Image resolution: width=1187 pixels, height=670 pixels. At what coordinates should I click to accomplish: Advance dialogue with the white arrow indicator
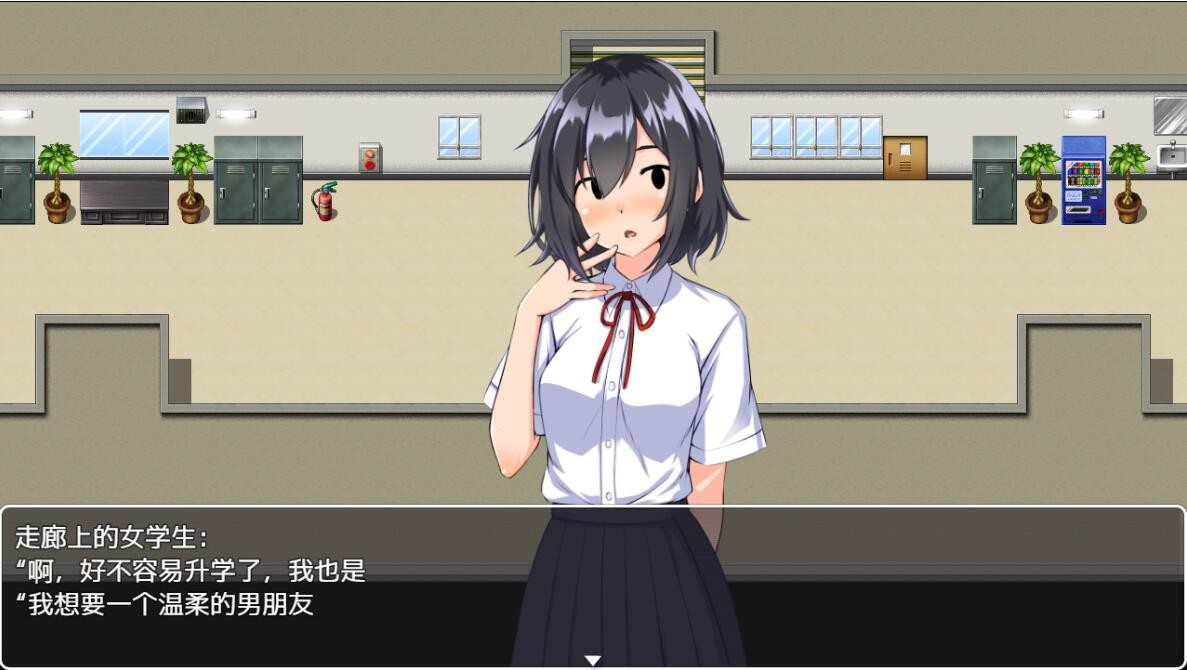click(x=593, y=660)
